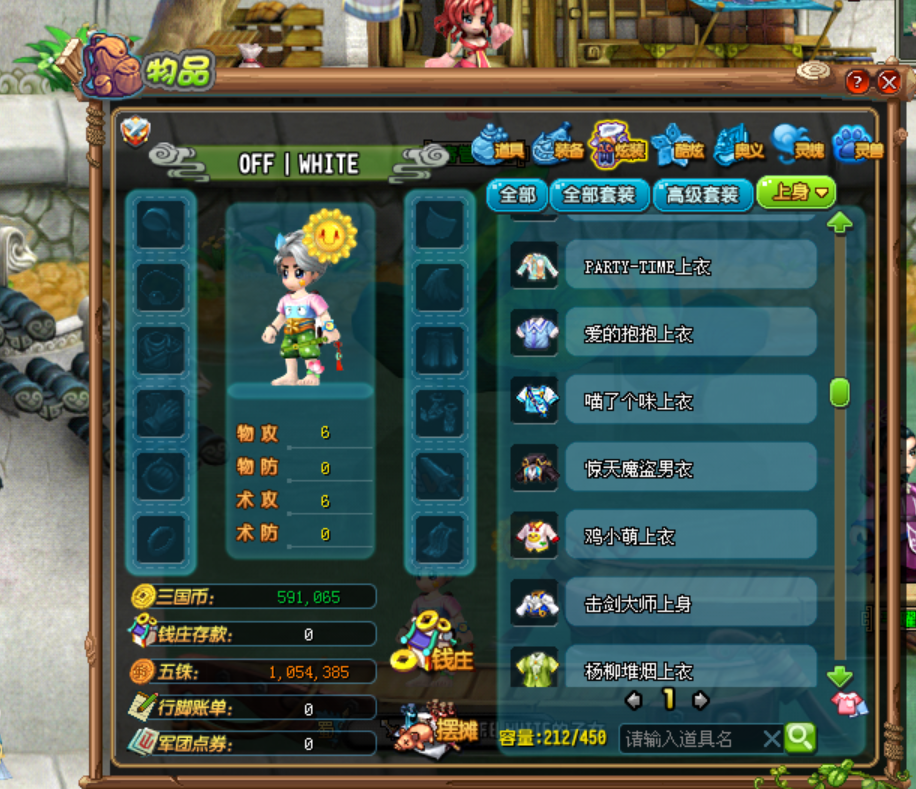
Task: Open the 酷炫 tab
Action: point(679,148)
